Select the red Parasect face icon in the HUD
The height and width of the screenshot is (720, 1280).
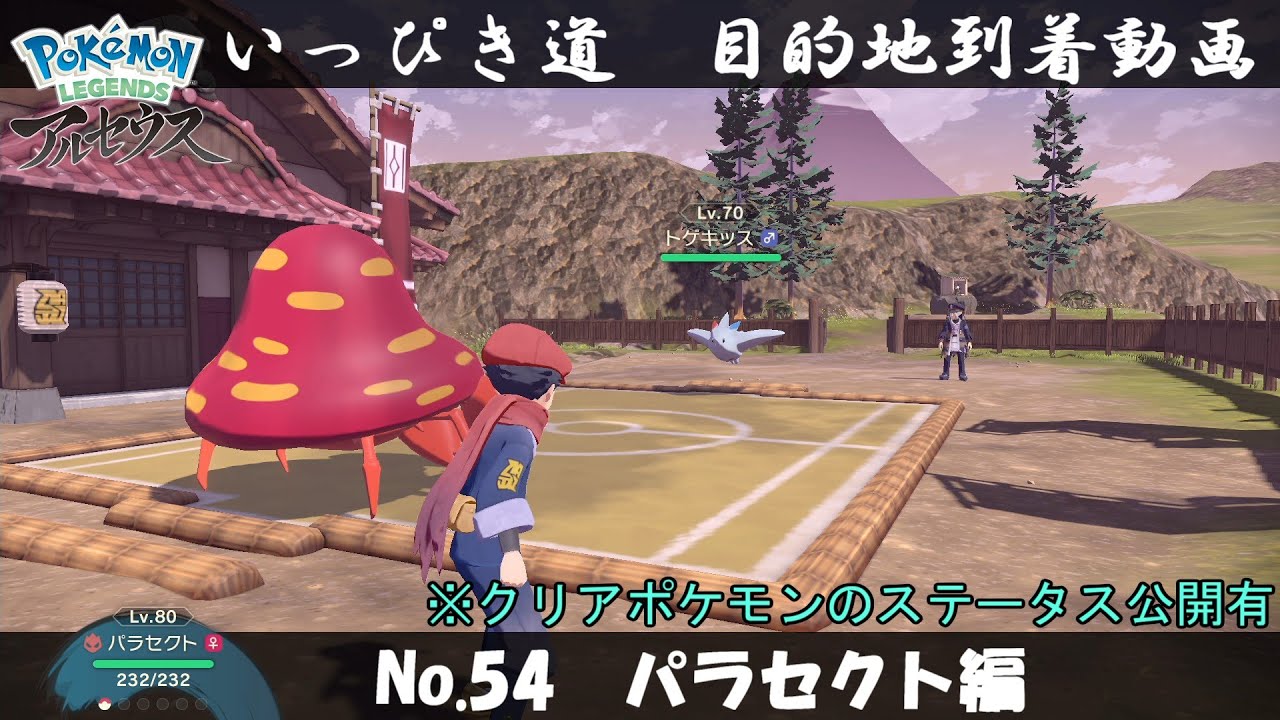pos(95,643)
